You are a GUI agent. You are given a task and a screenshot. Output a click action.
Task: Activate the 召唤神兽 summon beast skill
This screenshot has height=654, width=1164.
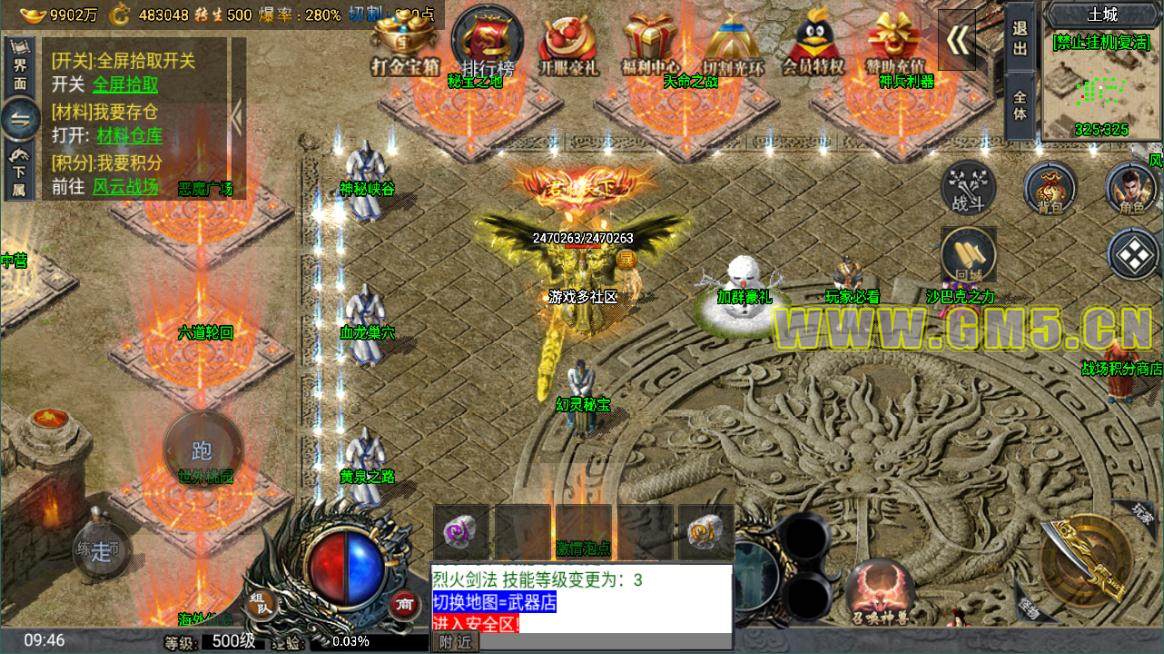click(x=880, y=591)
